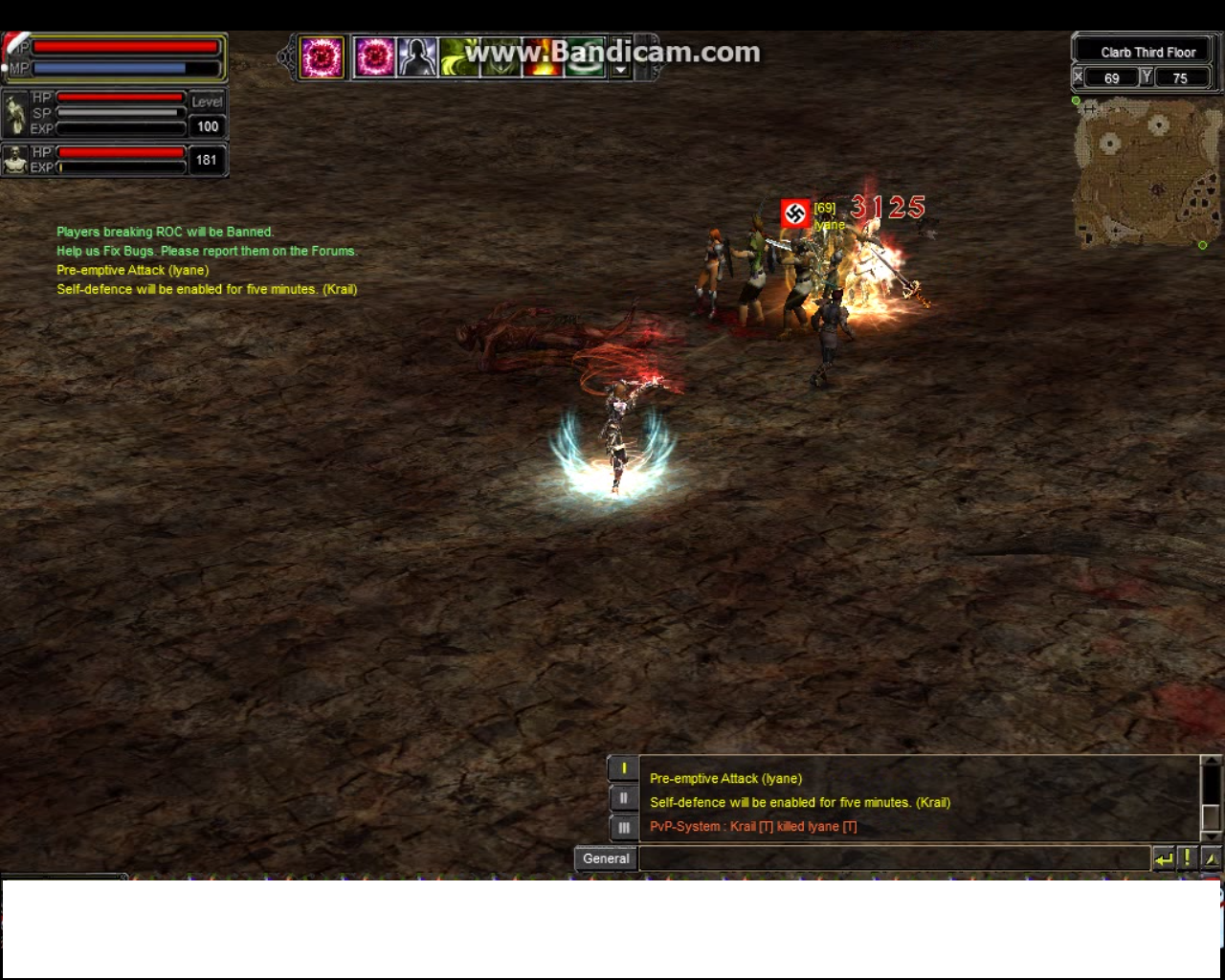Toggle the chat window size triangle button
1225x980 pixels.
coord(1211,858)
